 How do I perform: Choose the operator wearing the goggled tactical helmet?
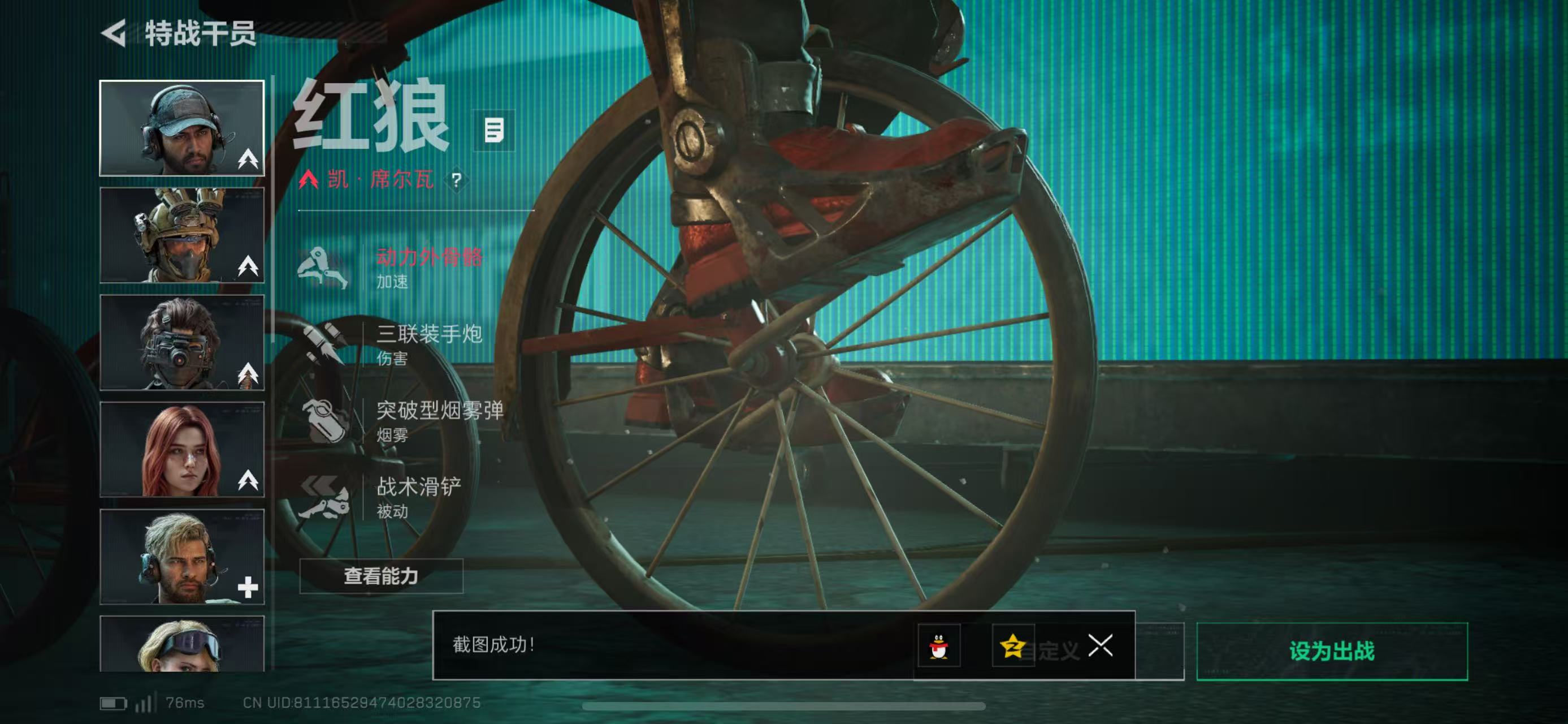(181, 235)
